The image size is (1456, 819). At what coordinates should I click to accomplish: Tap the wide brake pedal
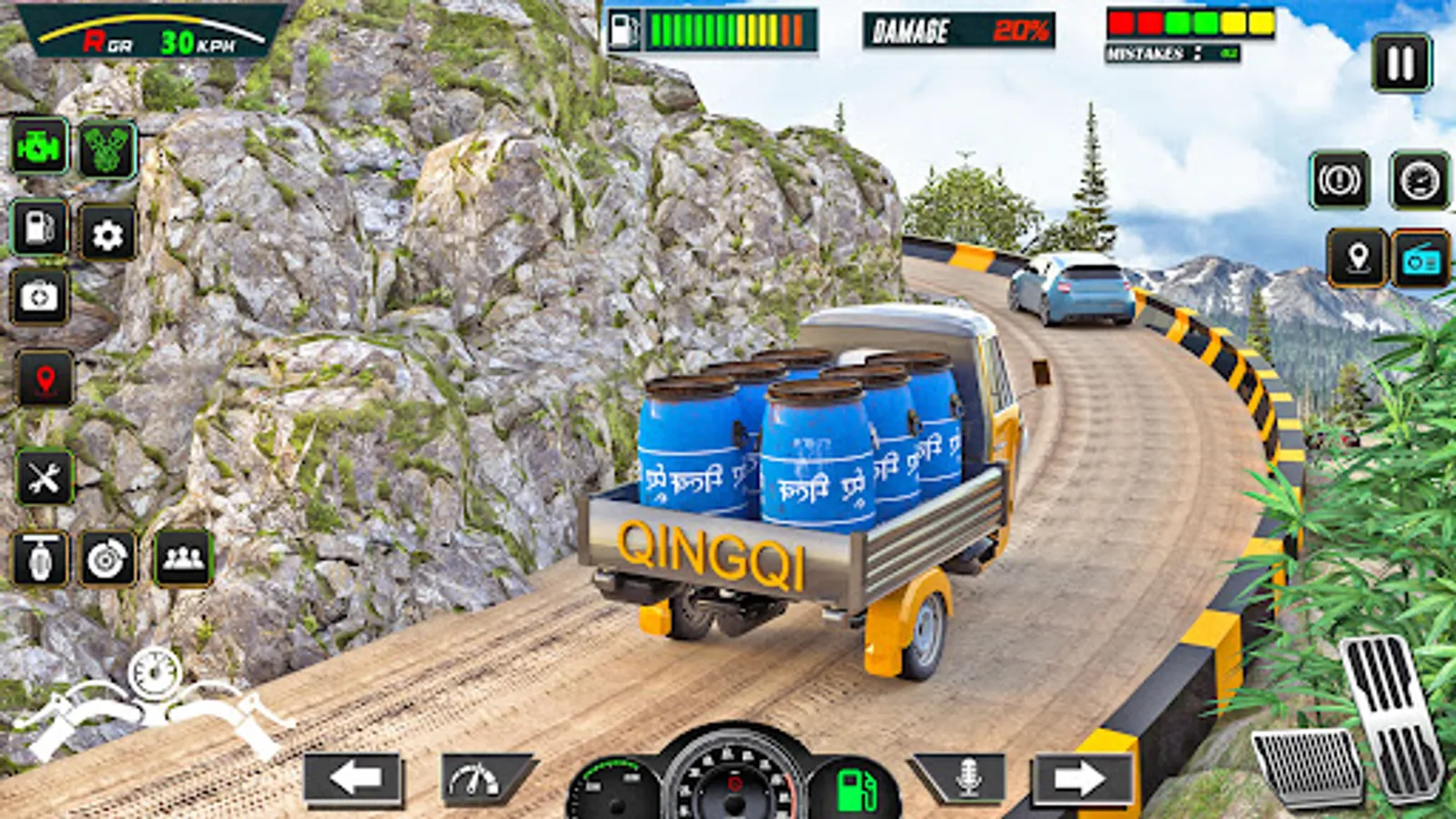click(x=1308, y=767)
